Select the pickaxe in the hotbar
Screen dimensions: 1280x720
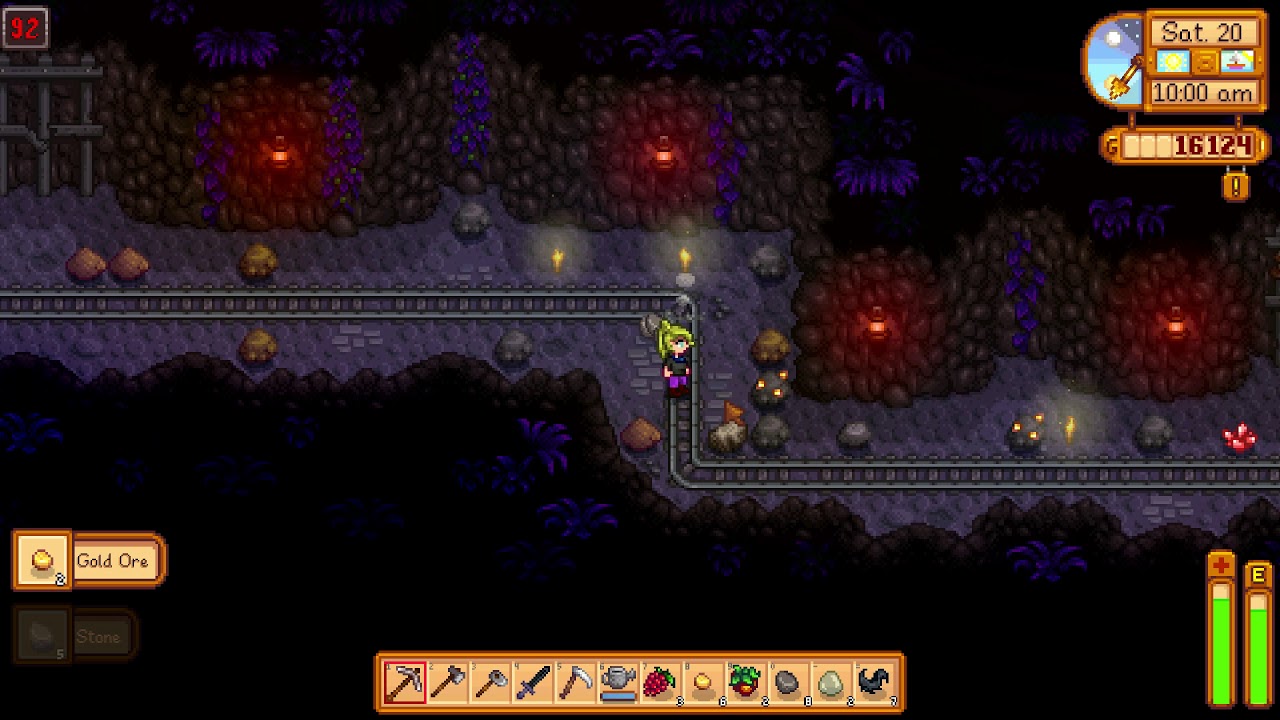(405, 683)
